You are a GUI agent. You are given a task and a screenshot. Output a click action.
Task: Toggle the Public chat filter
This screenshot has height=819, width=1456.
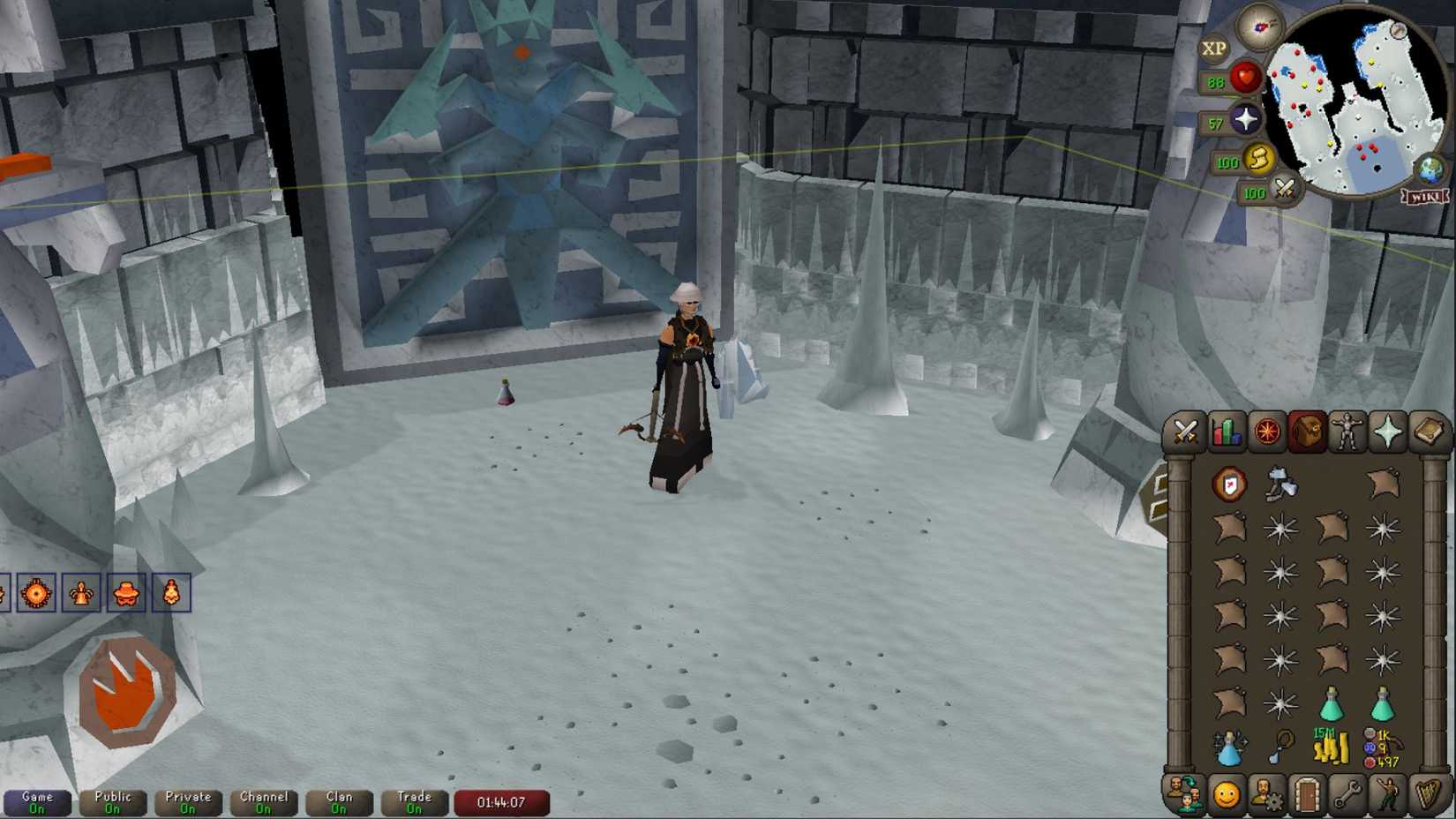(111, 800)
